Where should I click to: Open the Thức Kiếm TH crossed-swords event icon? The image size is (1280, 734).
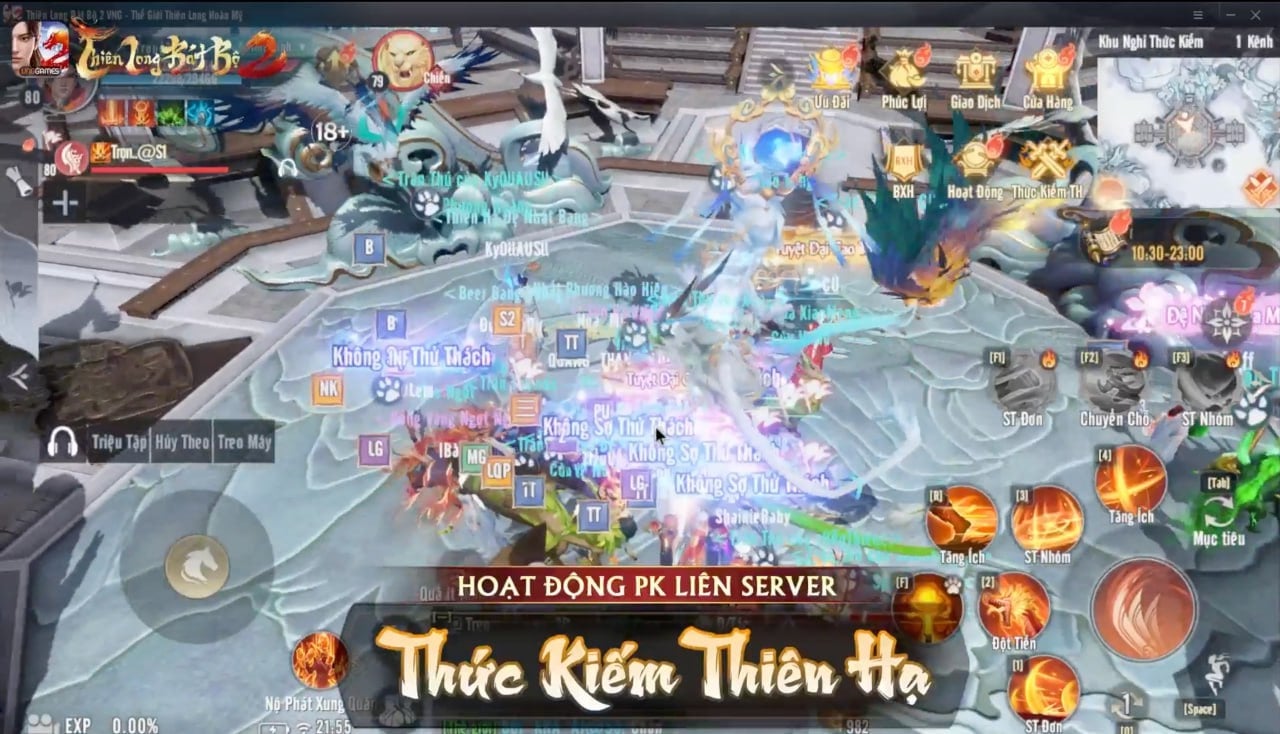coord(1046,160)
